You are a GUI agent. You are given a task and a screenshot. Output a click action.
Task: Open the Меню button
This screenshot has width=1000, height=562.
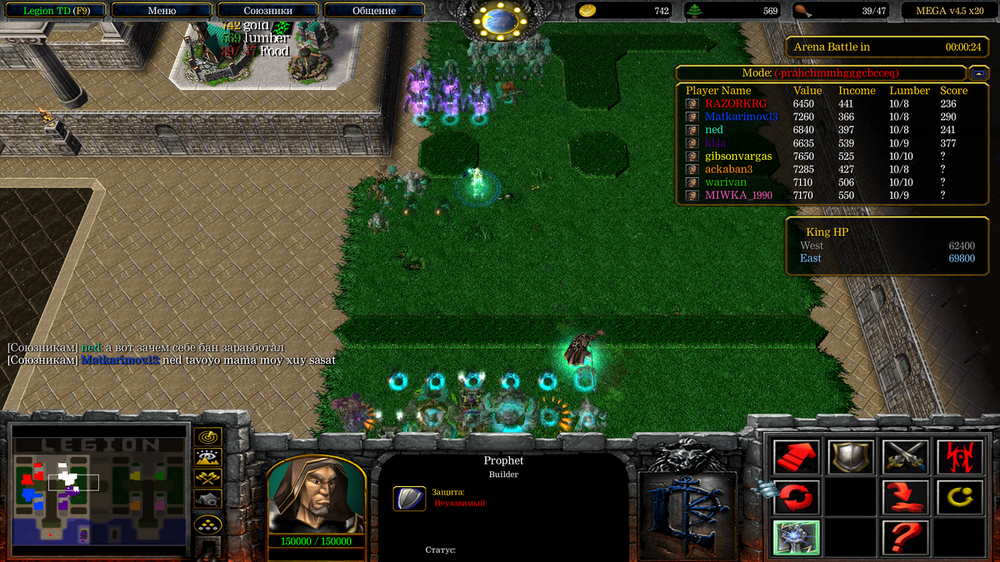tap(162, 11)
